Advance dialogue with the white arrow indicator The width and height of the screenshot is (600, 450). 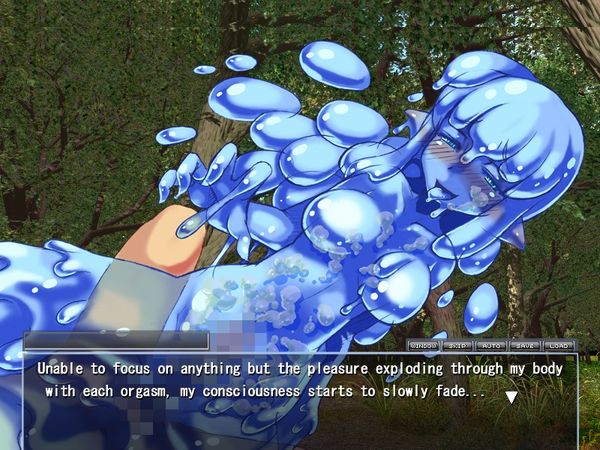pyautogui.click(x=511, y=397)
